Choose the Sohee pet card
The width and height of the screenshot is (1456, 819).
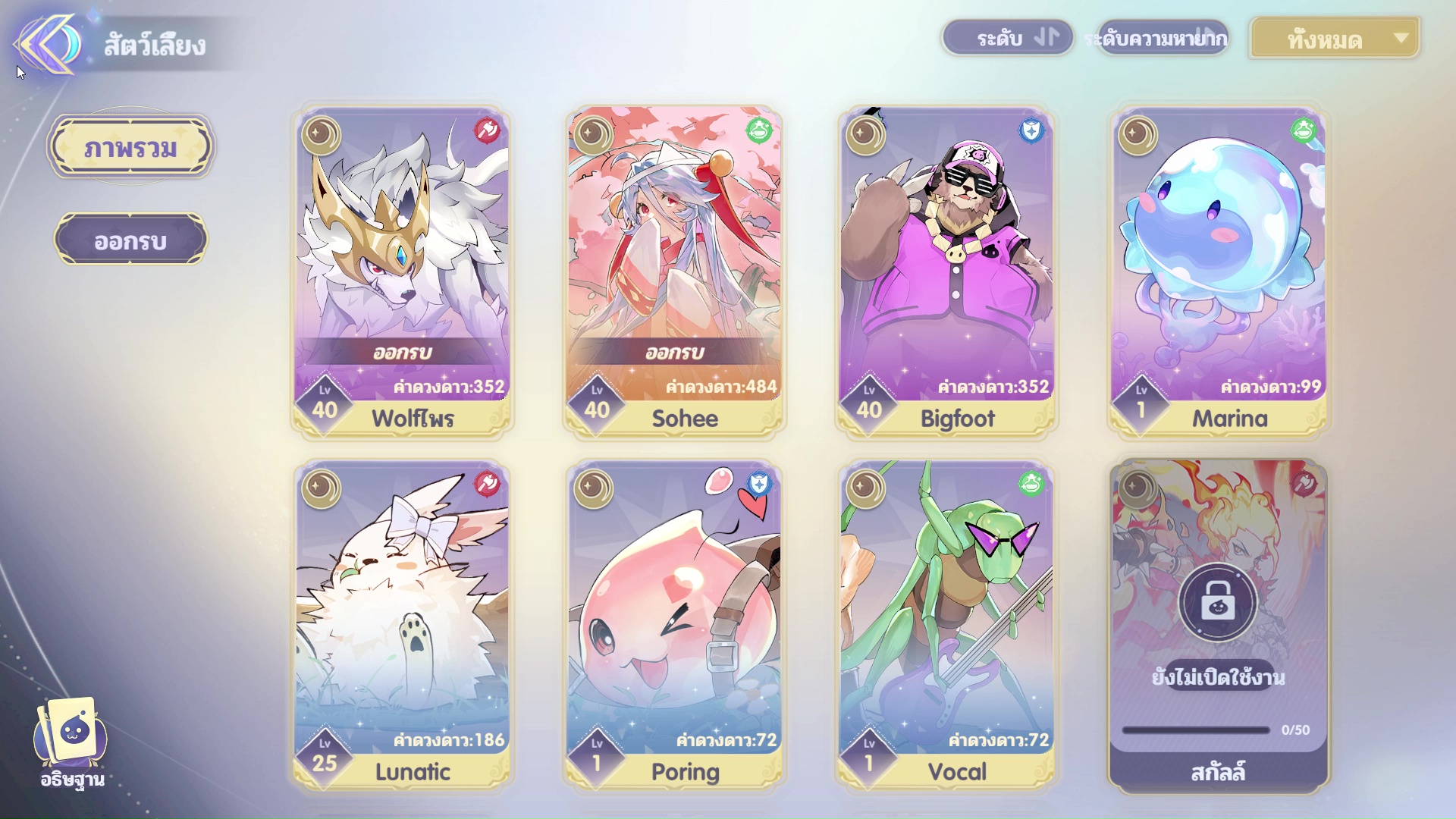674,271
